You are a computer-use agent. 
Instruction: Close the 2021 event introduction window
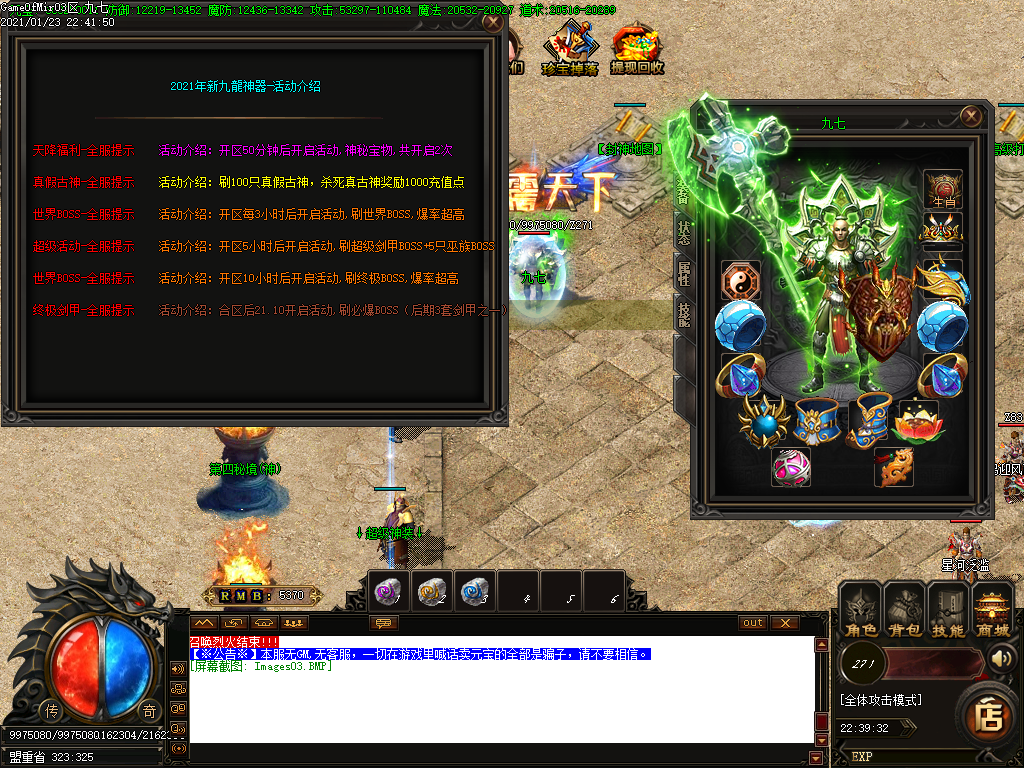pos(492,21)
